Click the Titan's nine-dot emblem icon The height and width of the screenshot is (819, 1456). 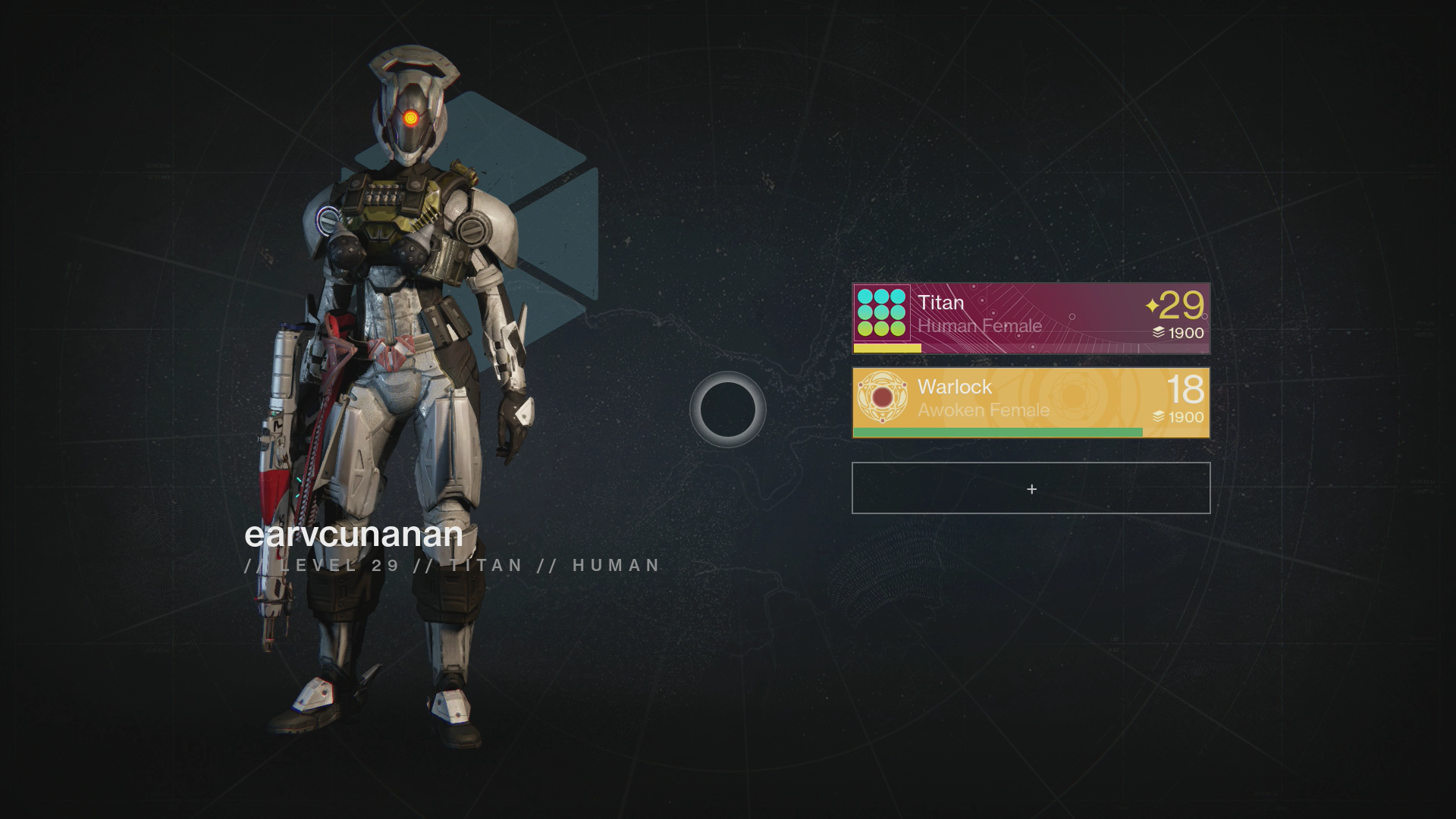882,312
